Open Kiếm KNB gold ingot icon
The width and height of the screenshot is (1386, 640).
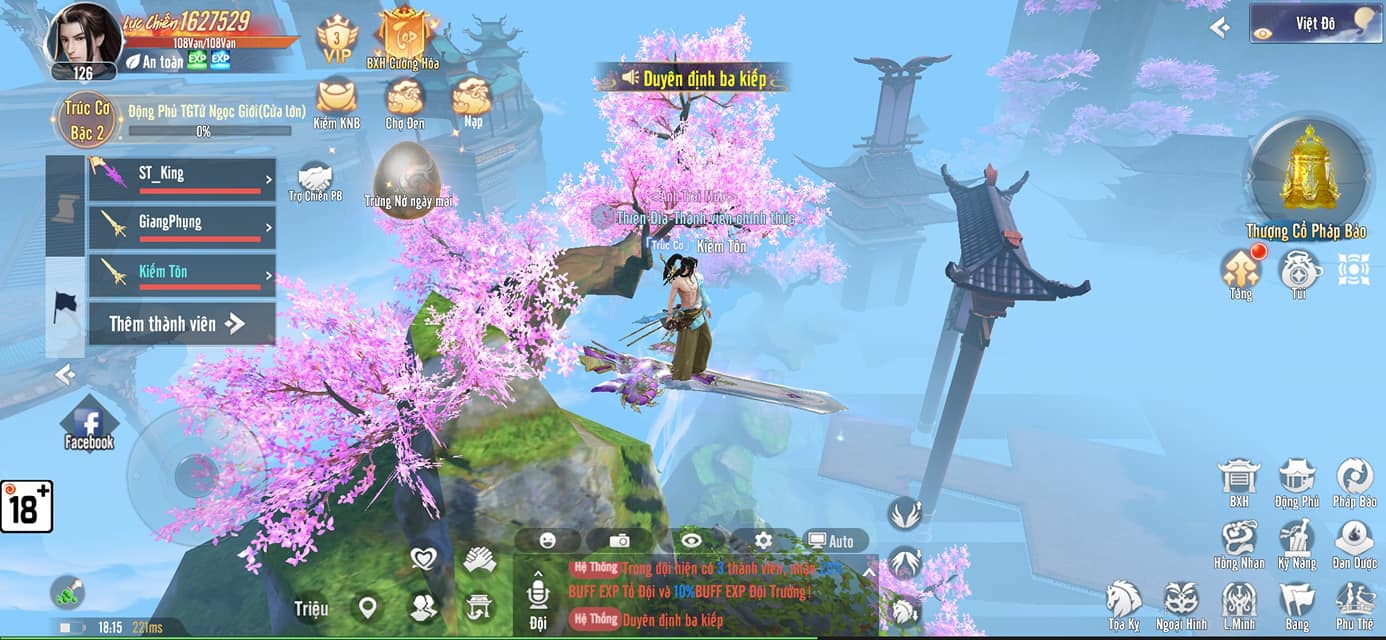click(x=337, y=102)
